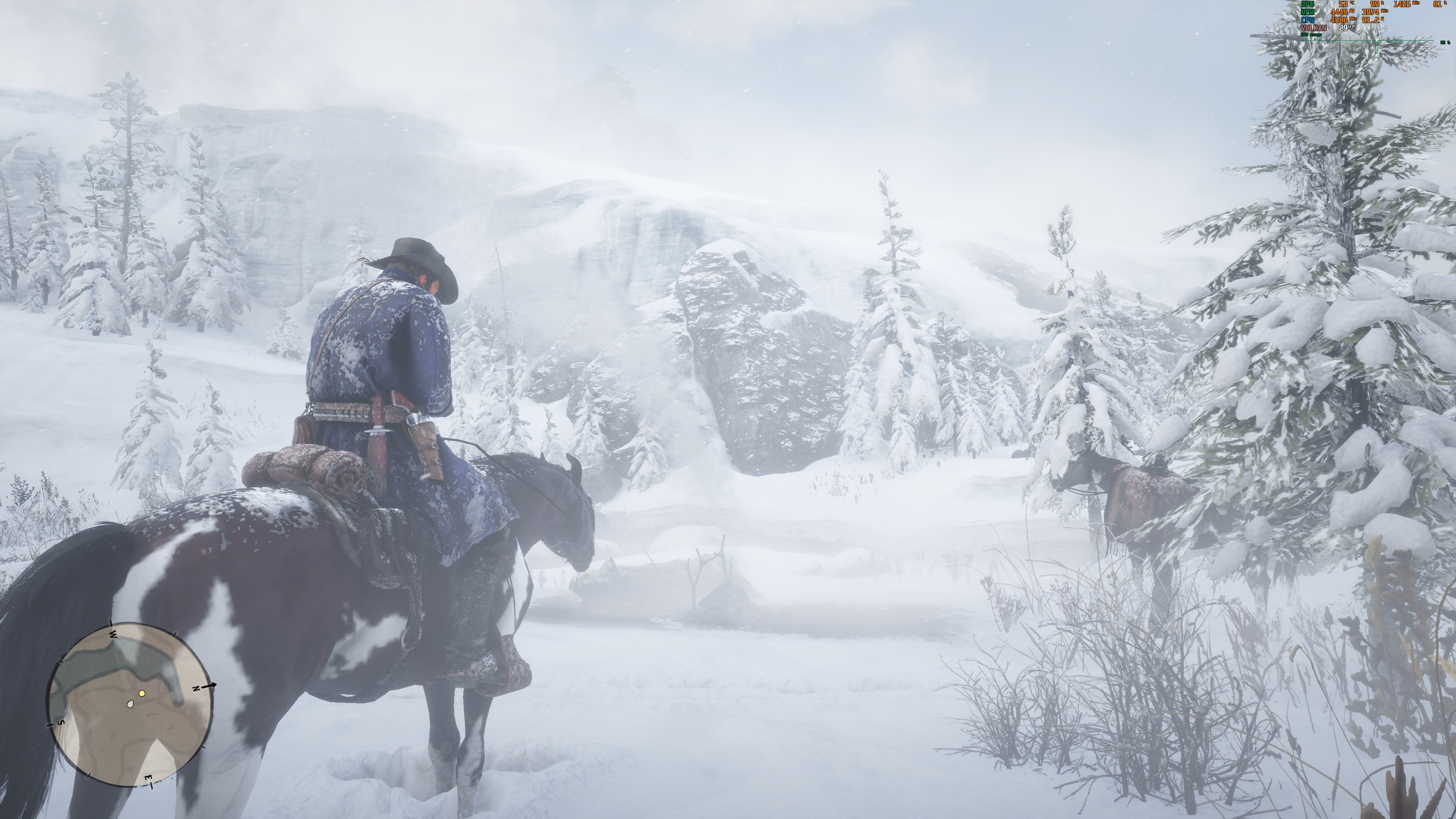Click the E compass letter on the minimap
Screen dimensions: 1456x819
149,778
